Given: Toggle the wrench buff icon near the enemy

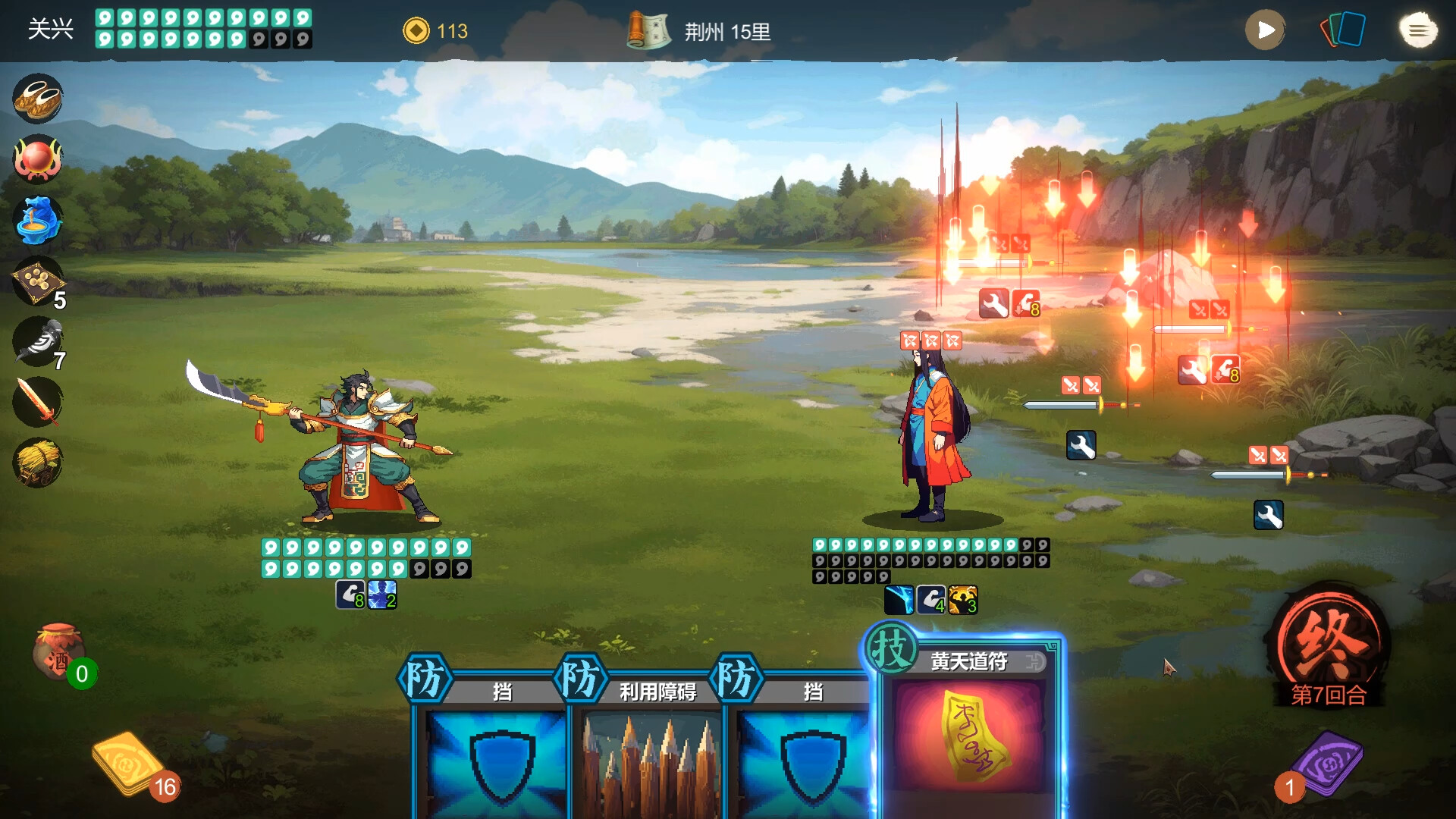Looking at the screenshot, I should click(1081, 446).
